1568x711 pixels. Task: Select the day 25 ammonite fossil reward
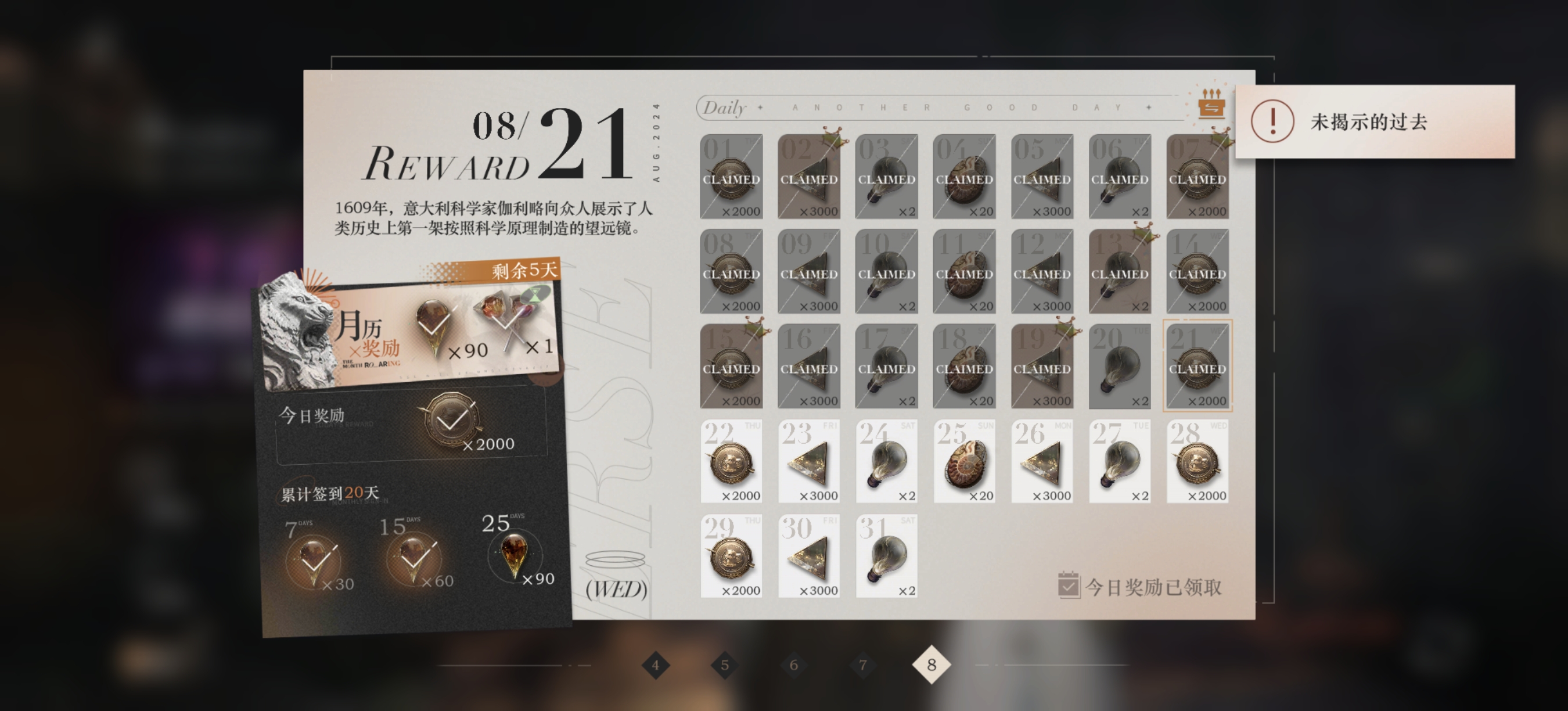coord(964,461)
